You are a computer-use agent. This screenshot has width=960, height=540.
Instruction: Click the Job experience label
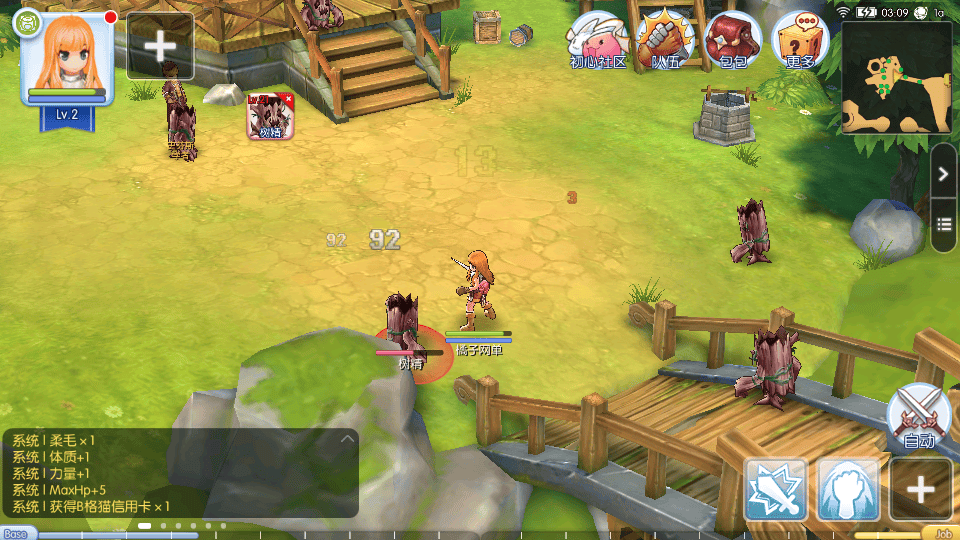[940, 533]
